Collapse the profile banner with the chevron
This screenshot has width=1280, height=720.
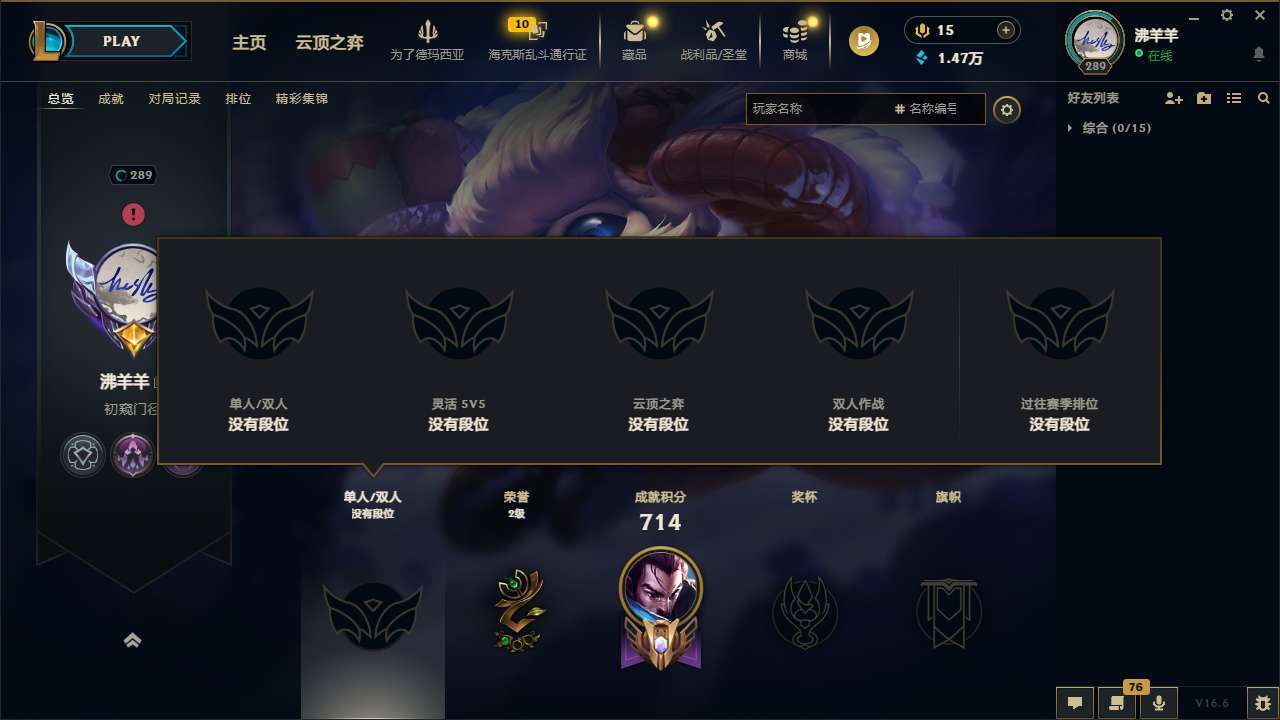tap(133, 639)
